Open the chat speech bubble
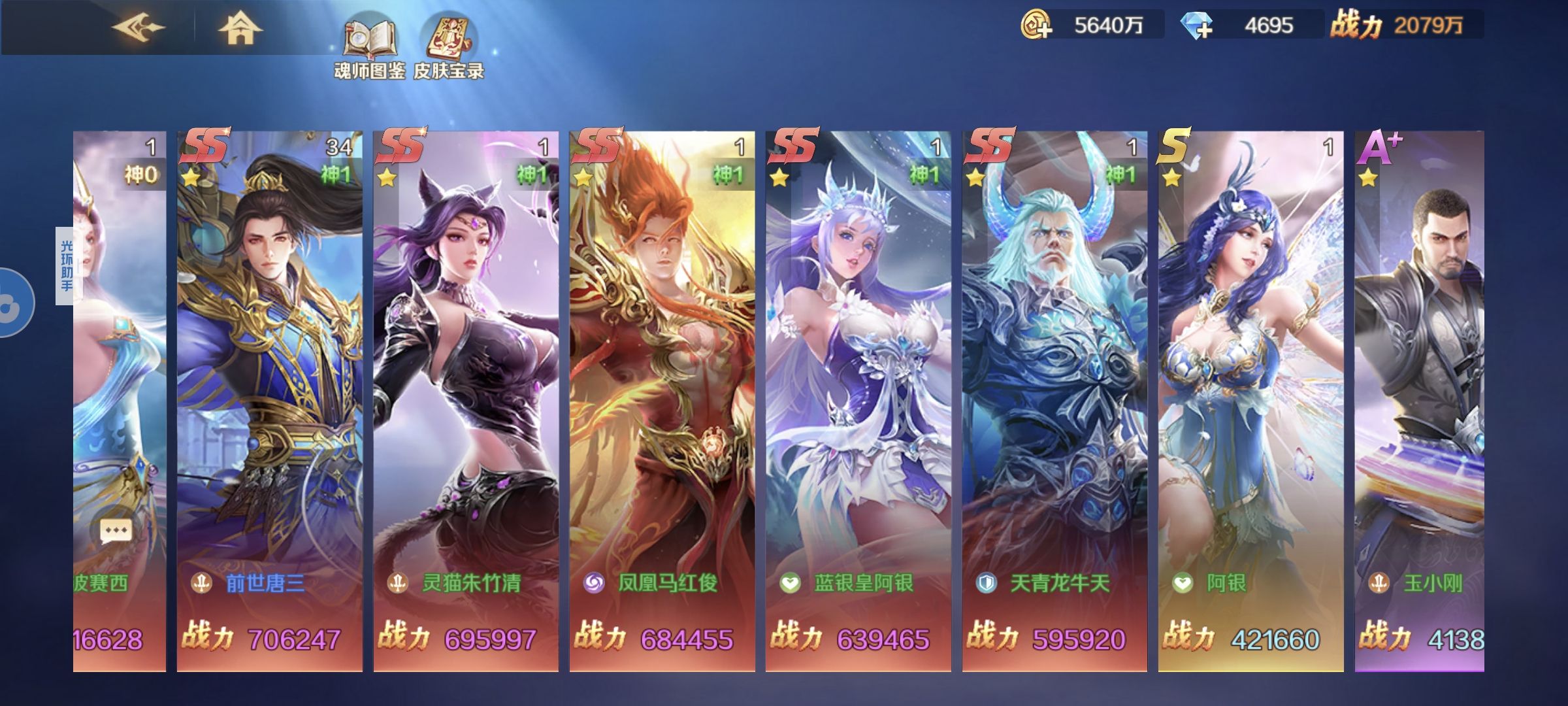1568x706 pixels. (116, 531)
